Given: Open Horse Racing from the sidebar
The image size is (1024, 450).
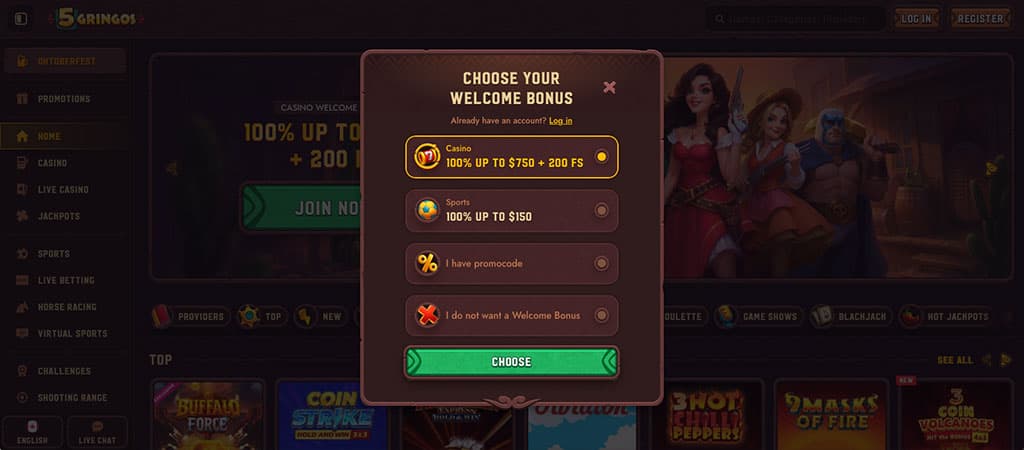Looking at the screenshot, I should 66,307.
